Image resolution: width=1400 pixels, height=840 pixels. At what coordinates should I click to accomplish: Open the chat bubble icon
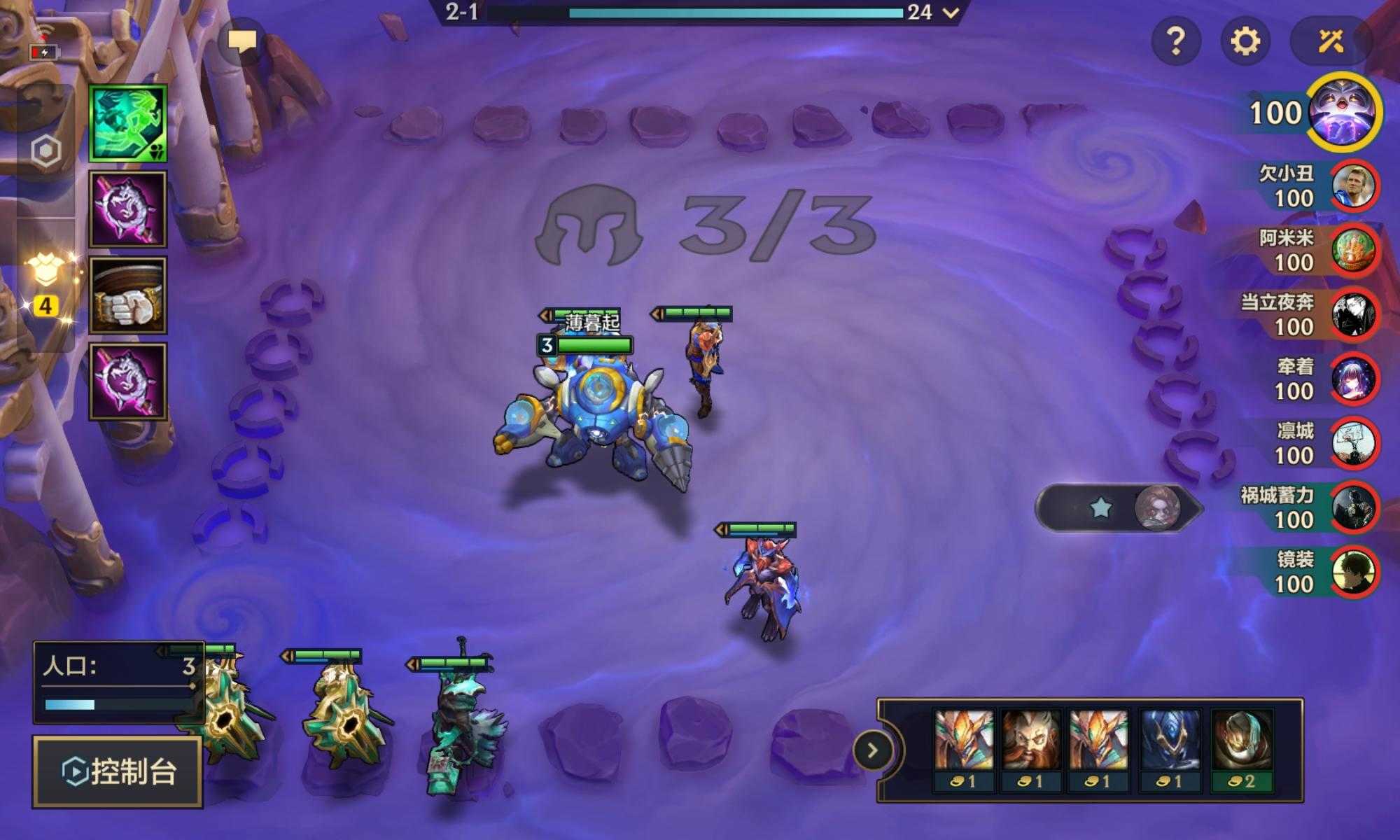(242, 42)
